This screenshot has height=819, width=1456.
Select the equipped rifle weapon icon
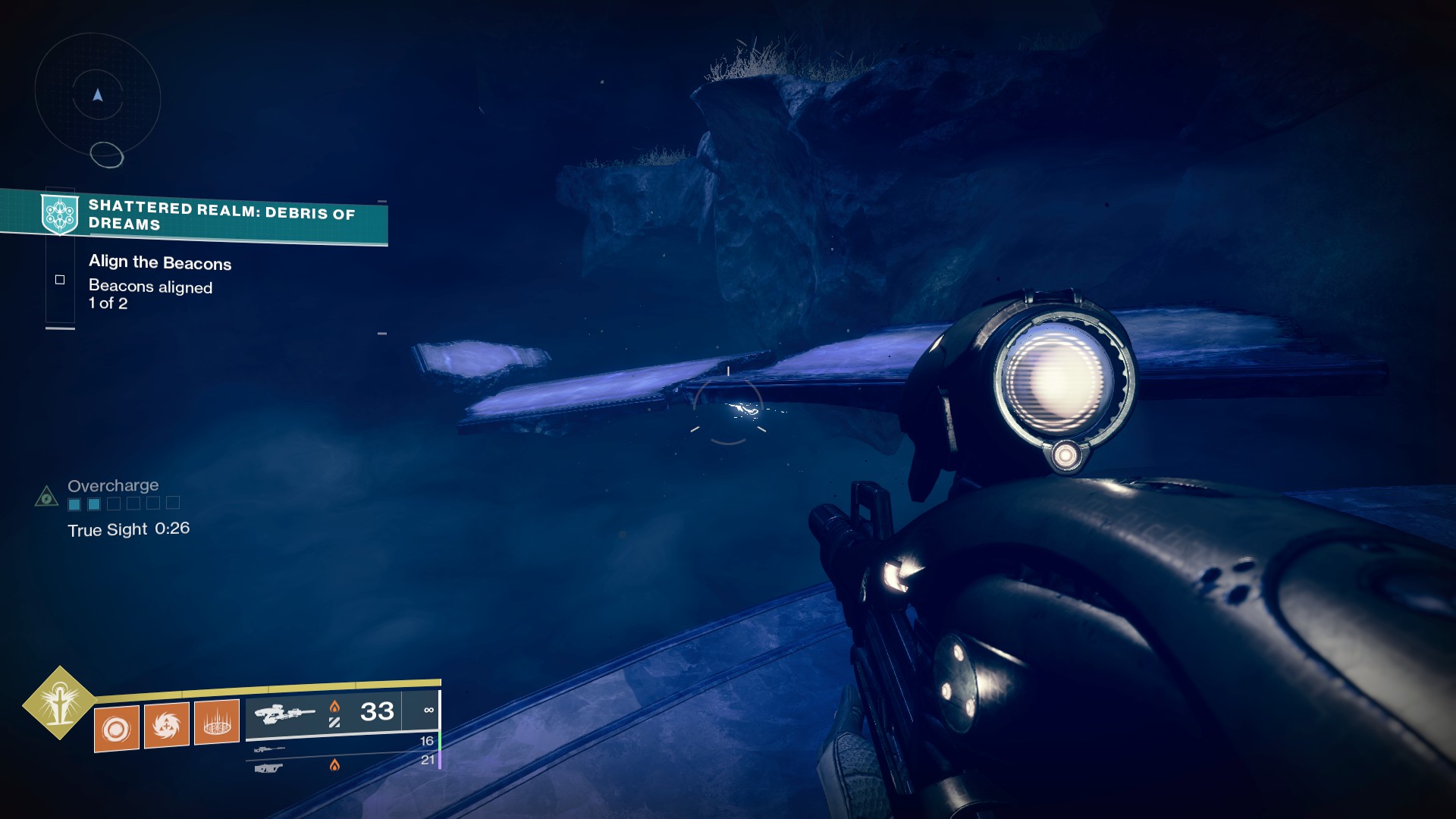click(284, 714)
